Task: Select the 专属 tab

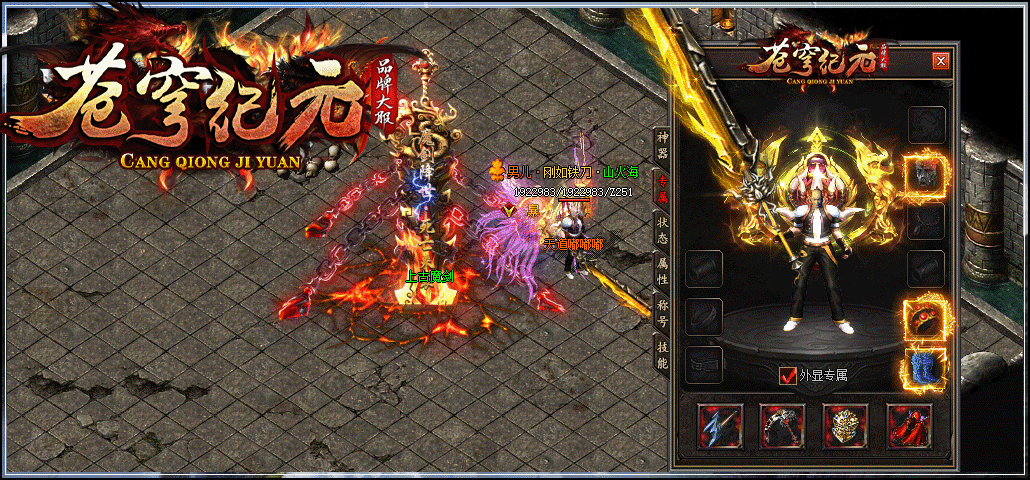Action: [662, 187]
